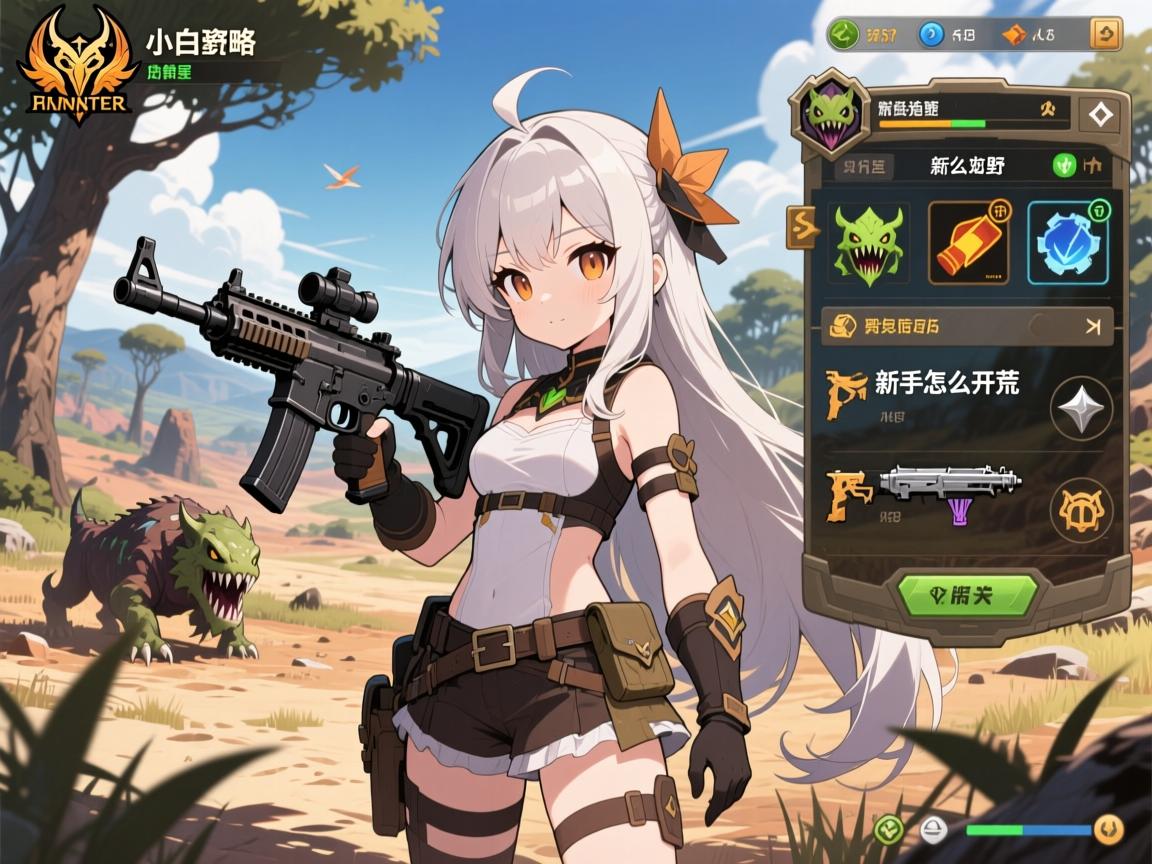Screen dimensions: 1152x864
Task: Click the orange square button in top bar
Action: pos(1104,35)
